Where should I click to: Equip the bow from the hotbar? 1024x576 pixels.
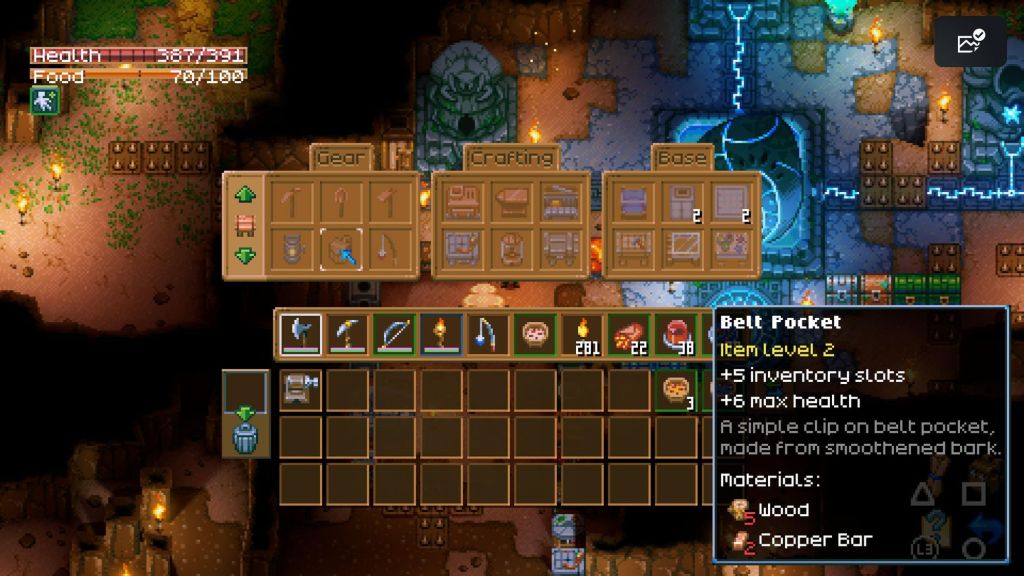[x=393, y=335]
